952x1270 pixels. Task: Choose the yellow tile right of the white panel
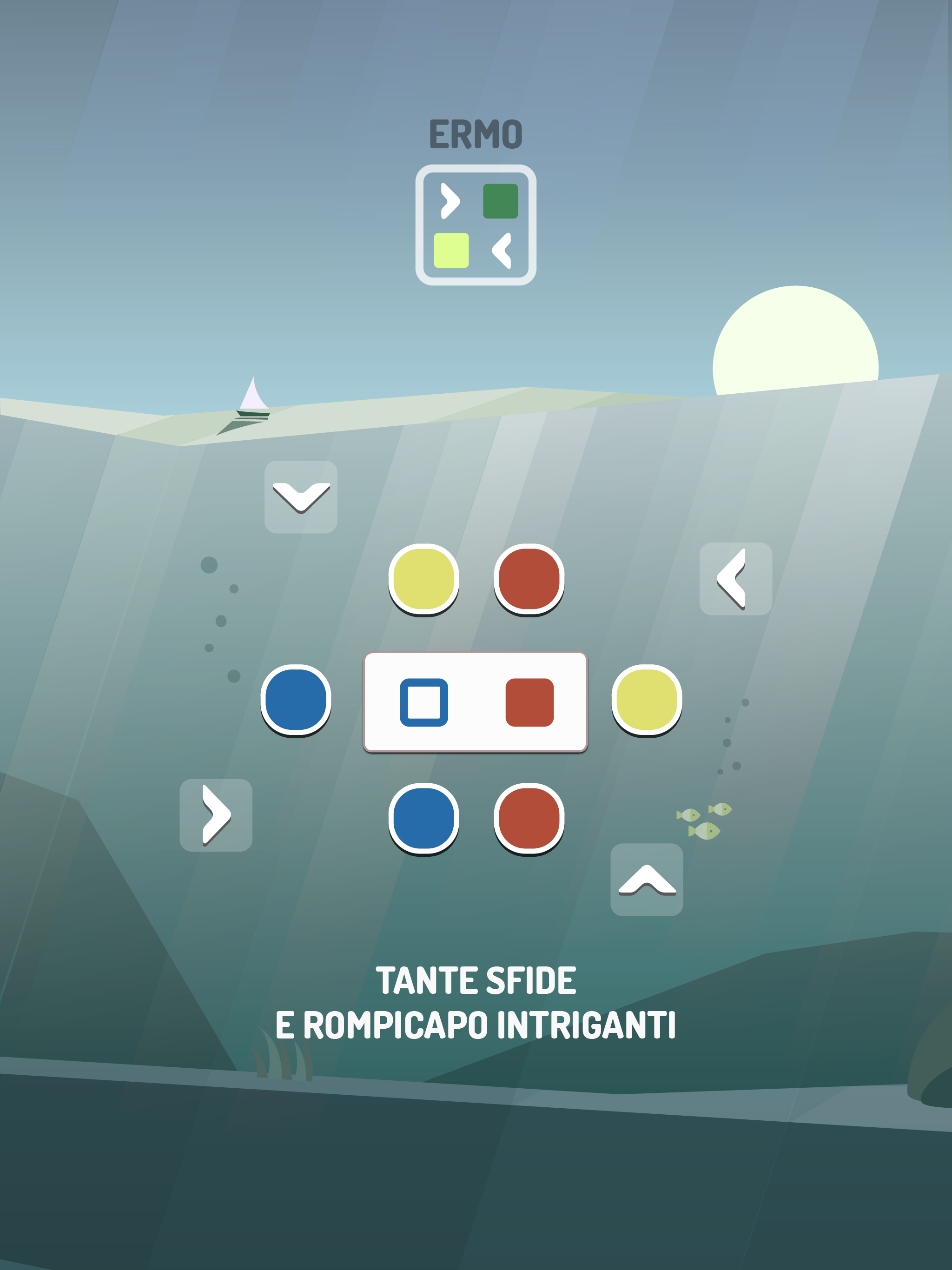point(647,700)
